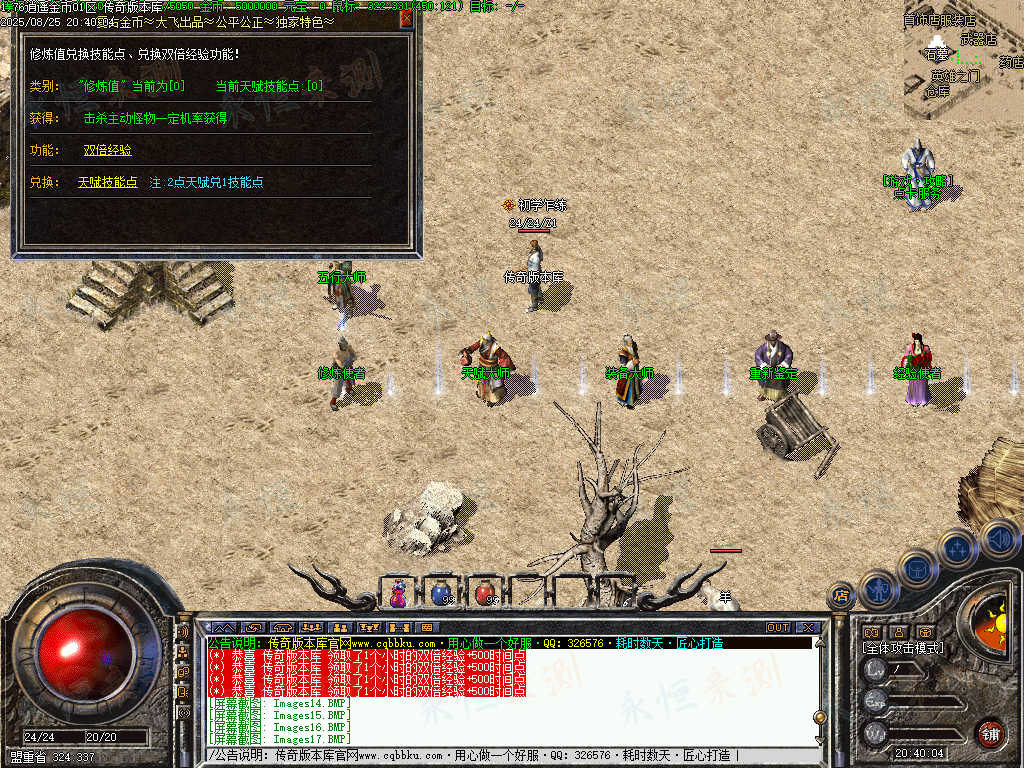This screenshot has height=768, width=1024.
Task: Use the red health potion in the belt
Action: pos(485,593)
